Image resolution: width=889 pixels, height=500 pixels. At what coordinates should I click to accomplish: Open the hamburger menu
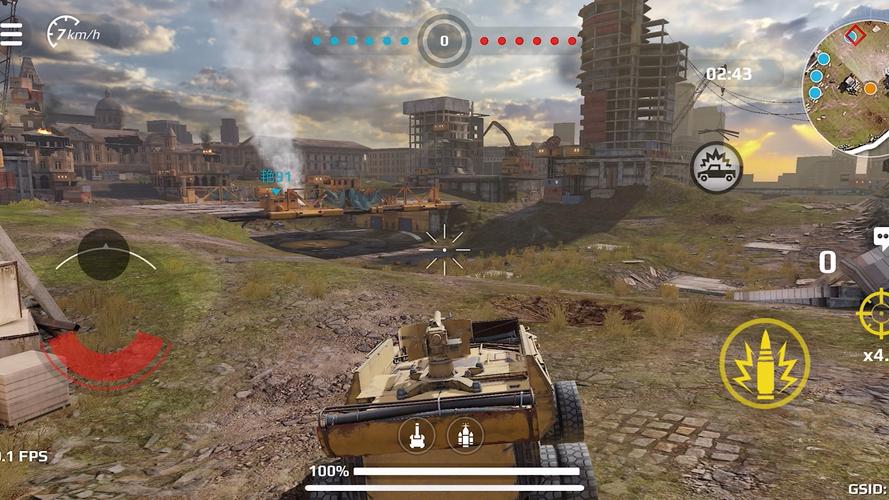(11, 34)
